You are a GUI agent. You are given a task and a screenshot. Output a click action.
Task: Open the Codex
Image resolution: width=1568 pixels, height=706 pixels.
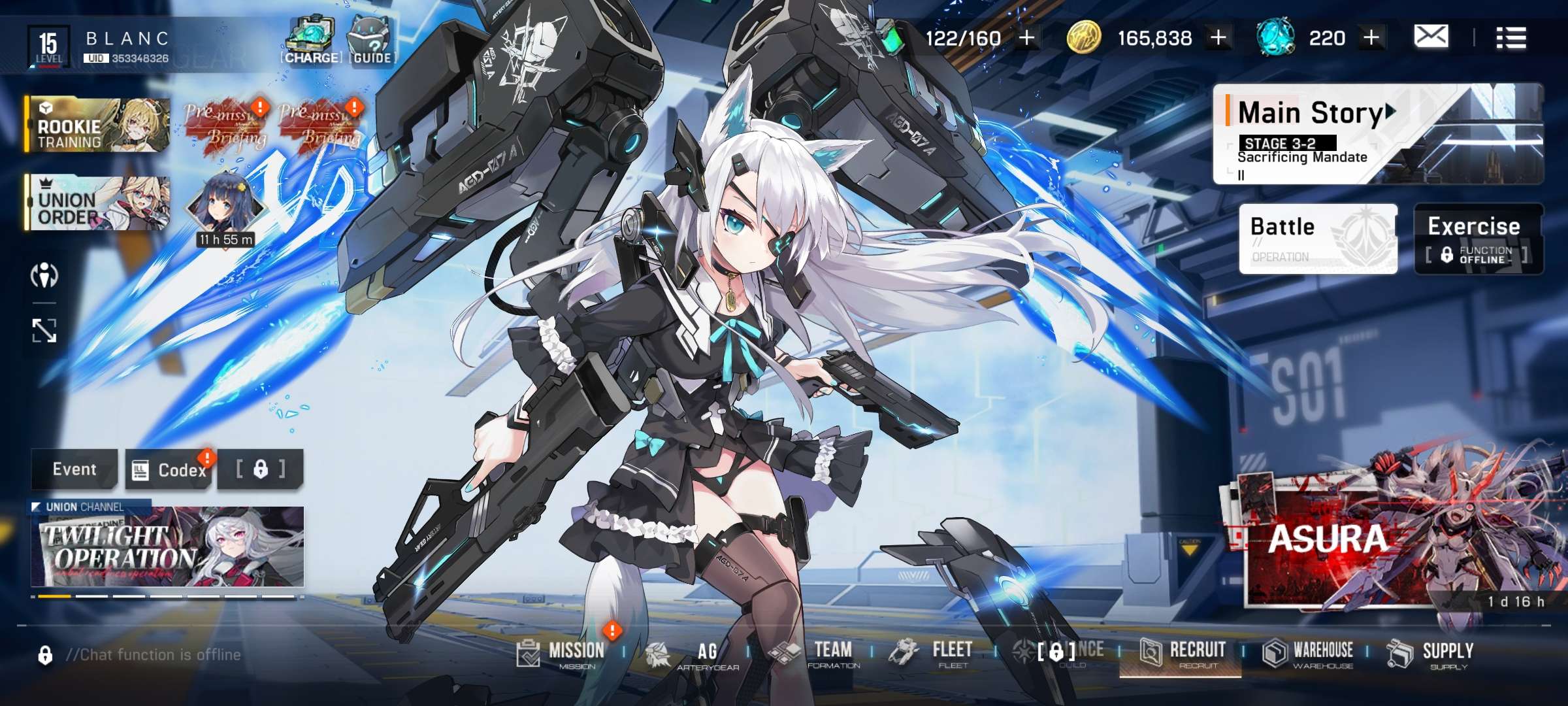pyautogui.click(x=170, y=470)
